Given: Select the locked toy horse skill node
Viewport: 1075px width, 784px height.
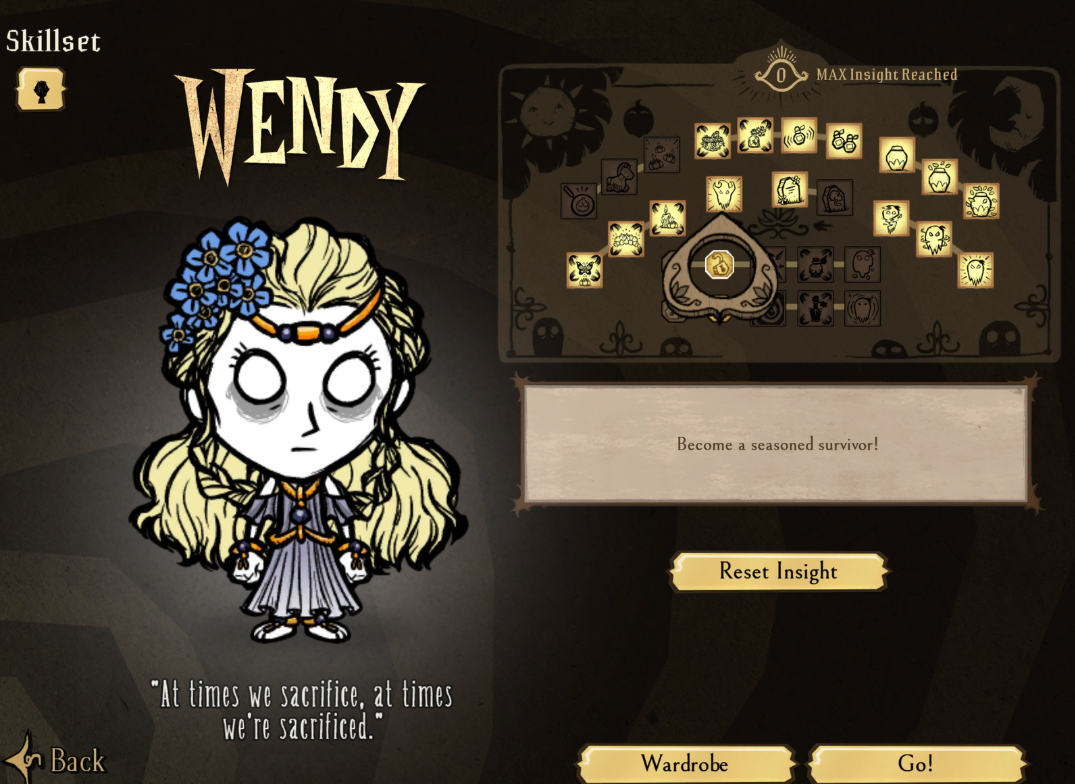Looking at the screenshot, I should click(619, 177).
